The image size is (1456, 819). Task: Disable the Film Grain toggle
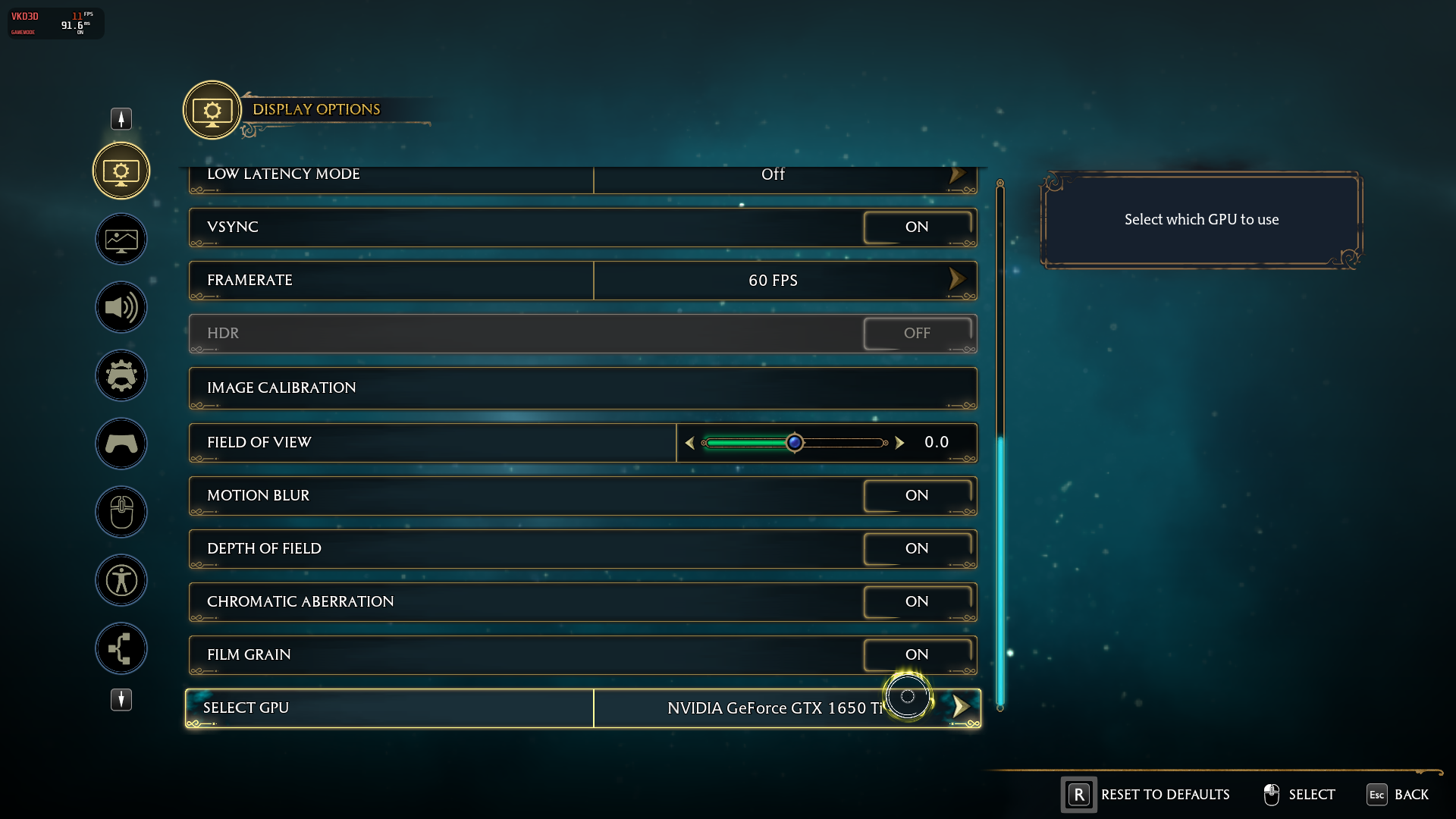917,655
